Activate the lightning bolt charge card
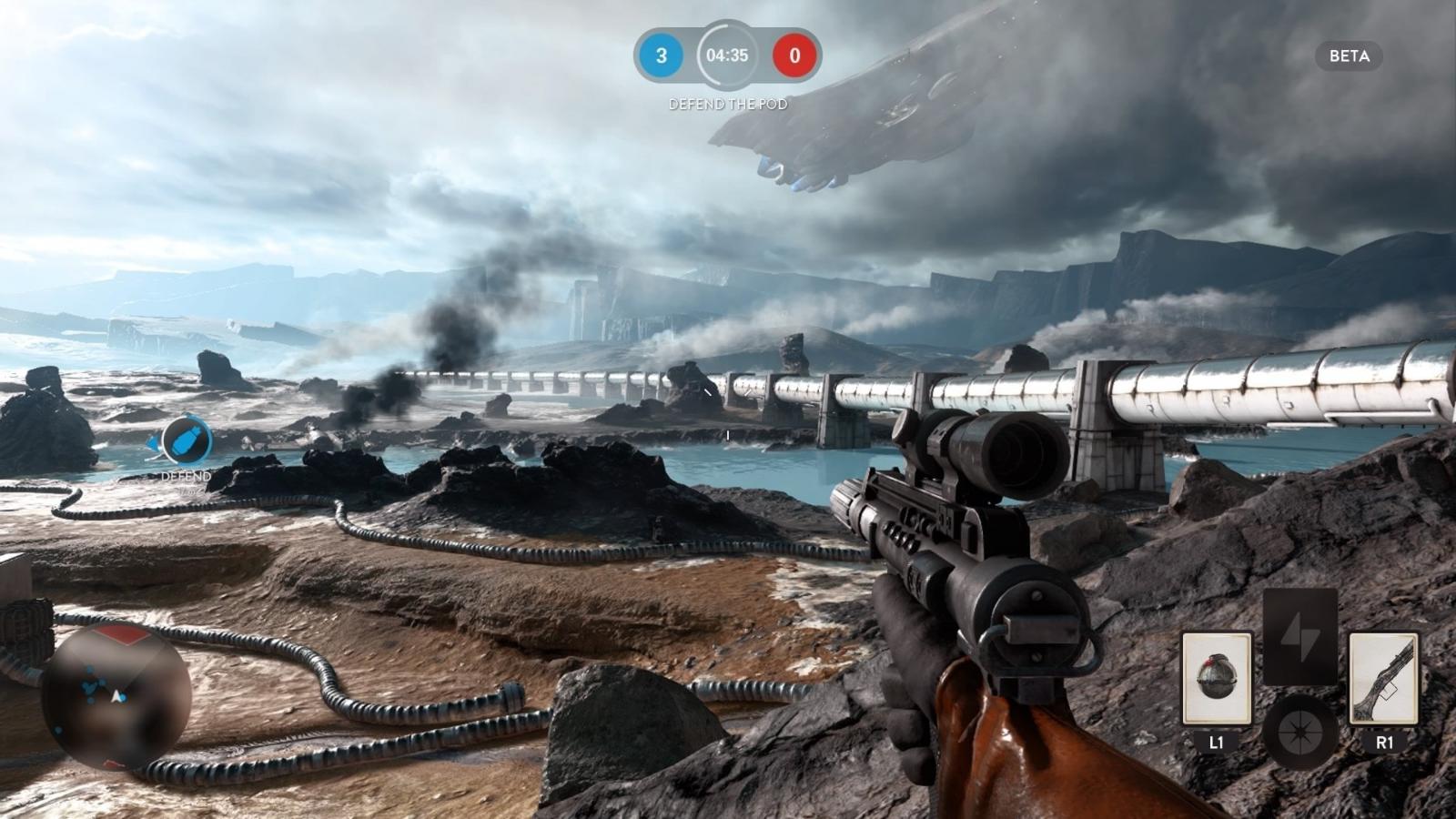 click(x=1299, y=635)
